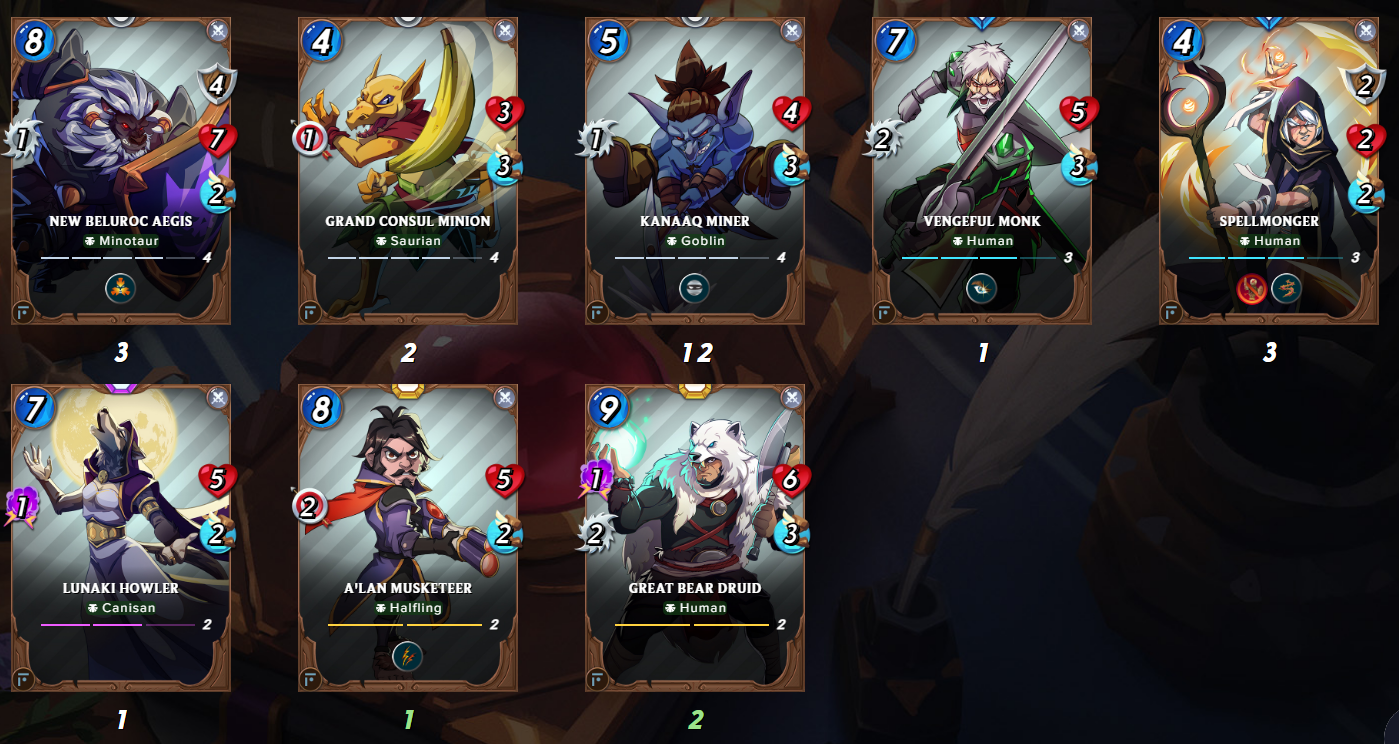Click the ability icon on New Beluroc Aegis
The height and width of the screenshot is (744, 1399).
[x=120, y=289]
